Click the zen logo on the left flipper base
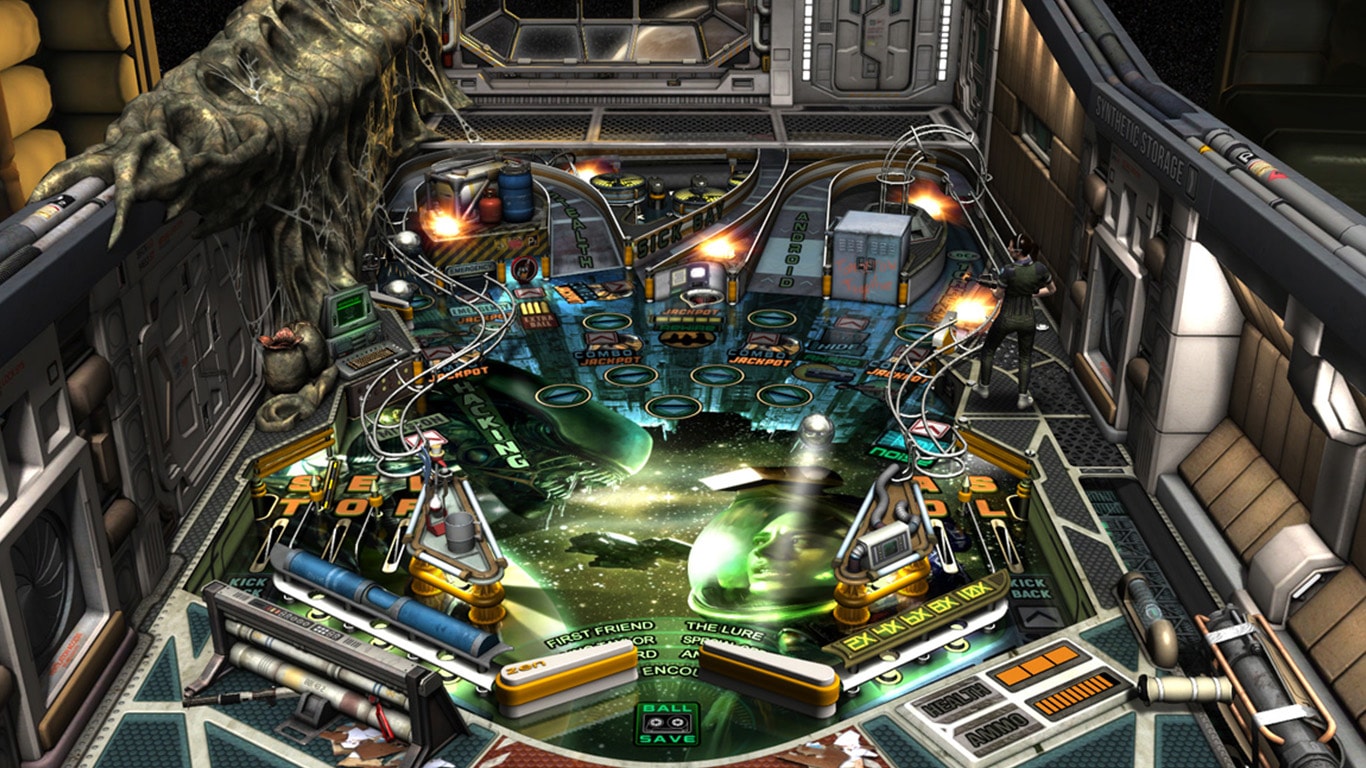The image size is (1366, 768). click(525, 665)
